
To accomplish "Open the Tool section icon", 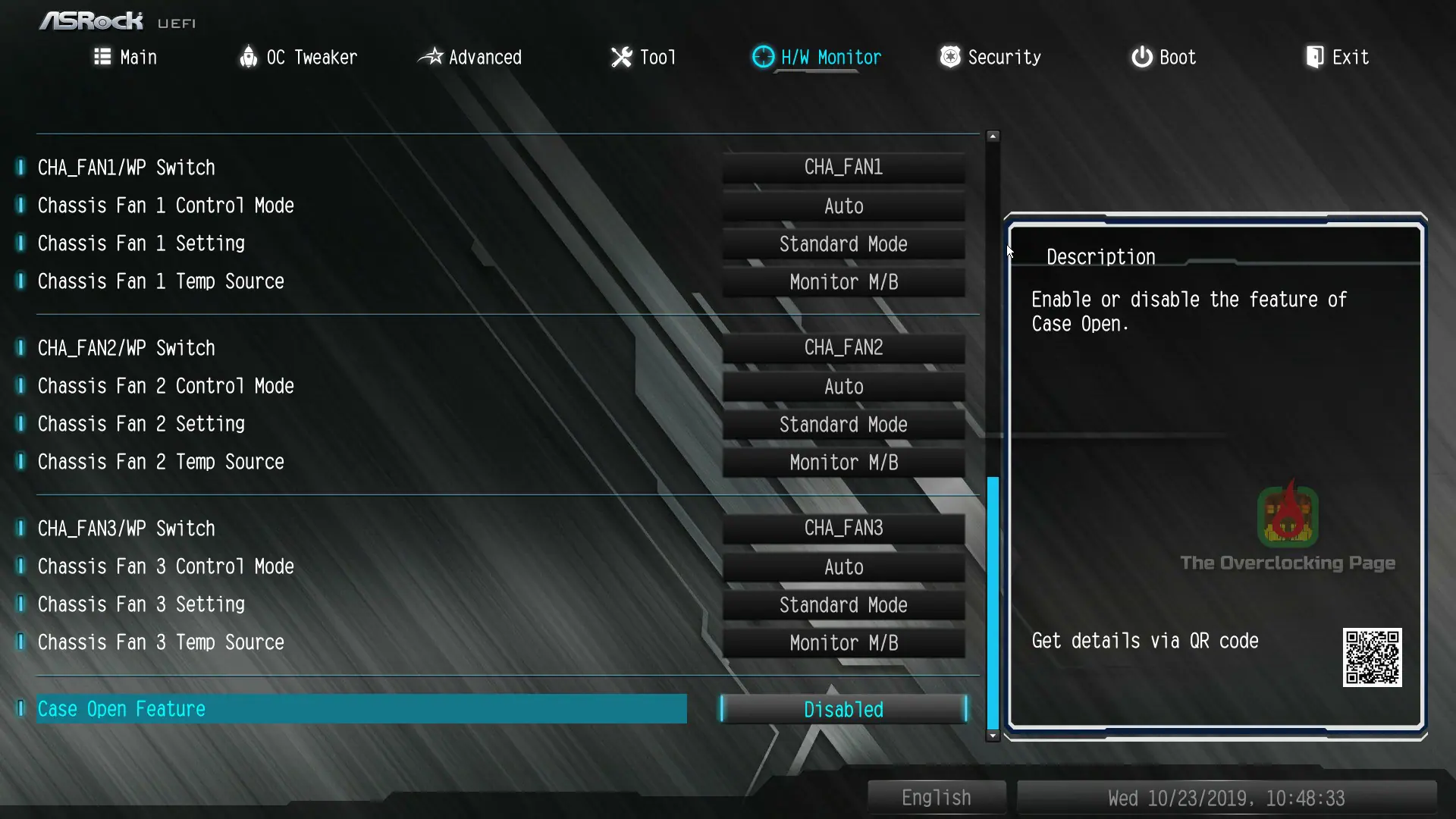I will point(620,57).
